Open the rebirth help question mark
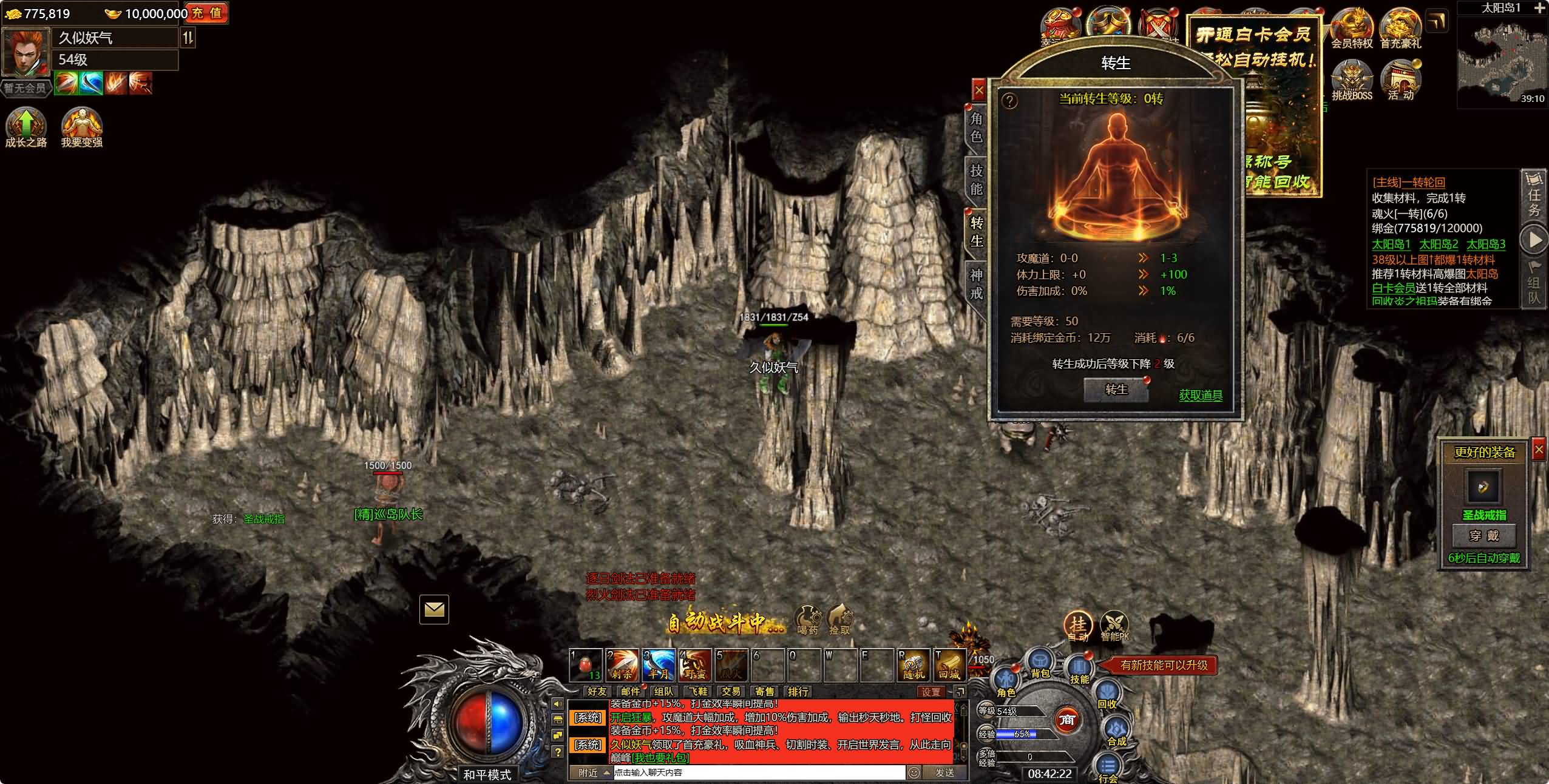 [x=1009, y=101]
